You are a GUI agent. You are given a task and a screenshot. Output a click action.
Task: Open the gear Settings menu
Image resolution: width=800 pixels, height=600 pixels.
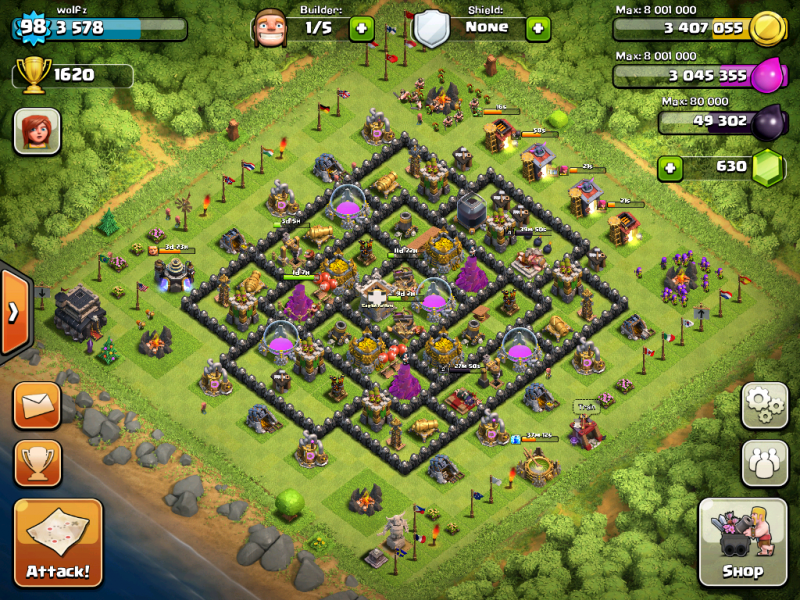[764, 404]
